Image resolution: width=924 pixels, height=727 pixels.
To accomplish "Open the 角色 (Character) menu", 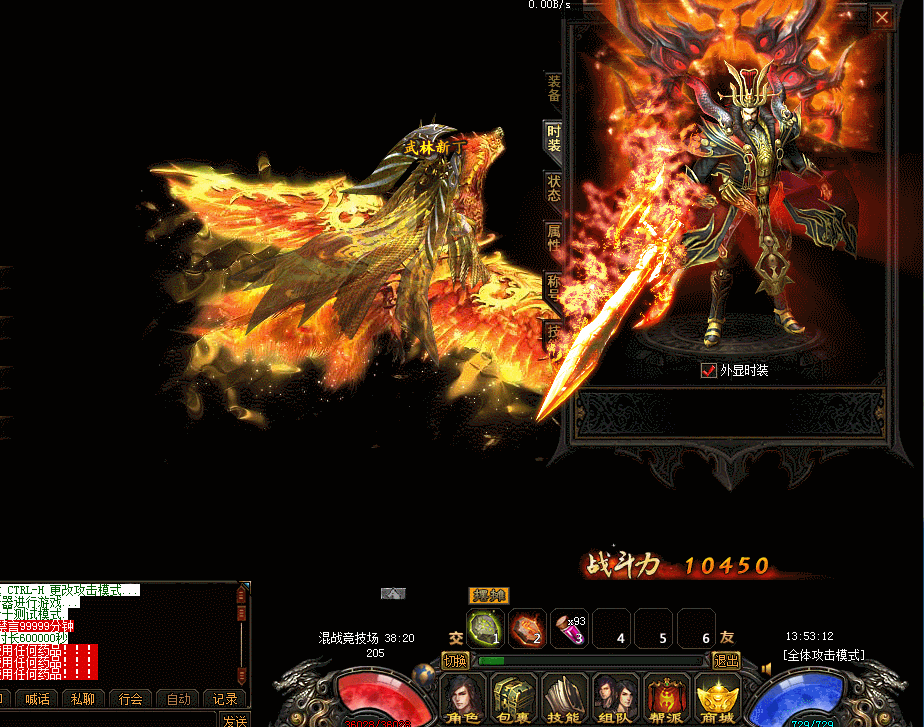I will point(462,697).
